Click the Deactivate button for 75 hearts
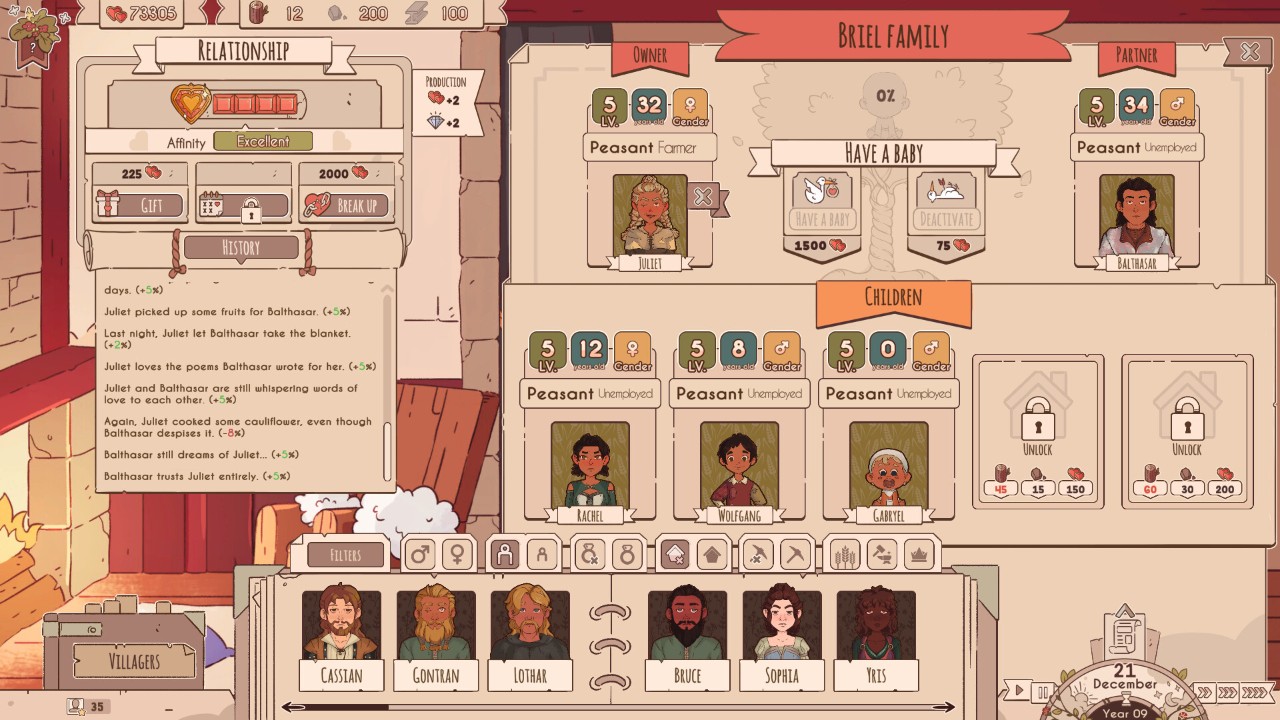Image resolution: width=1280 pixels, height=720 pixels. click(945, 219)
